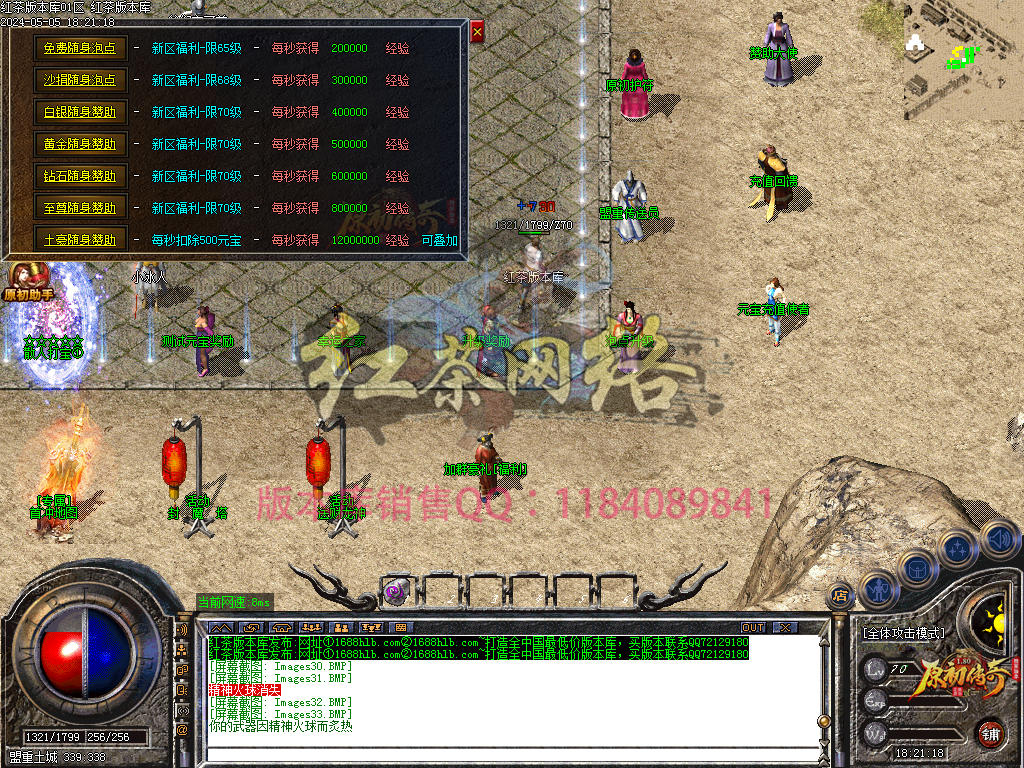
Task: Close the sponsorship list panel
Action: pos(477,32)
